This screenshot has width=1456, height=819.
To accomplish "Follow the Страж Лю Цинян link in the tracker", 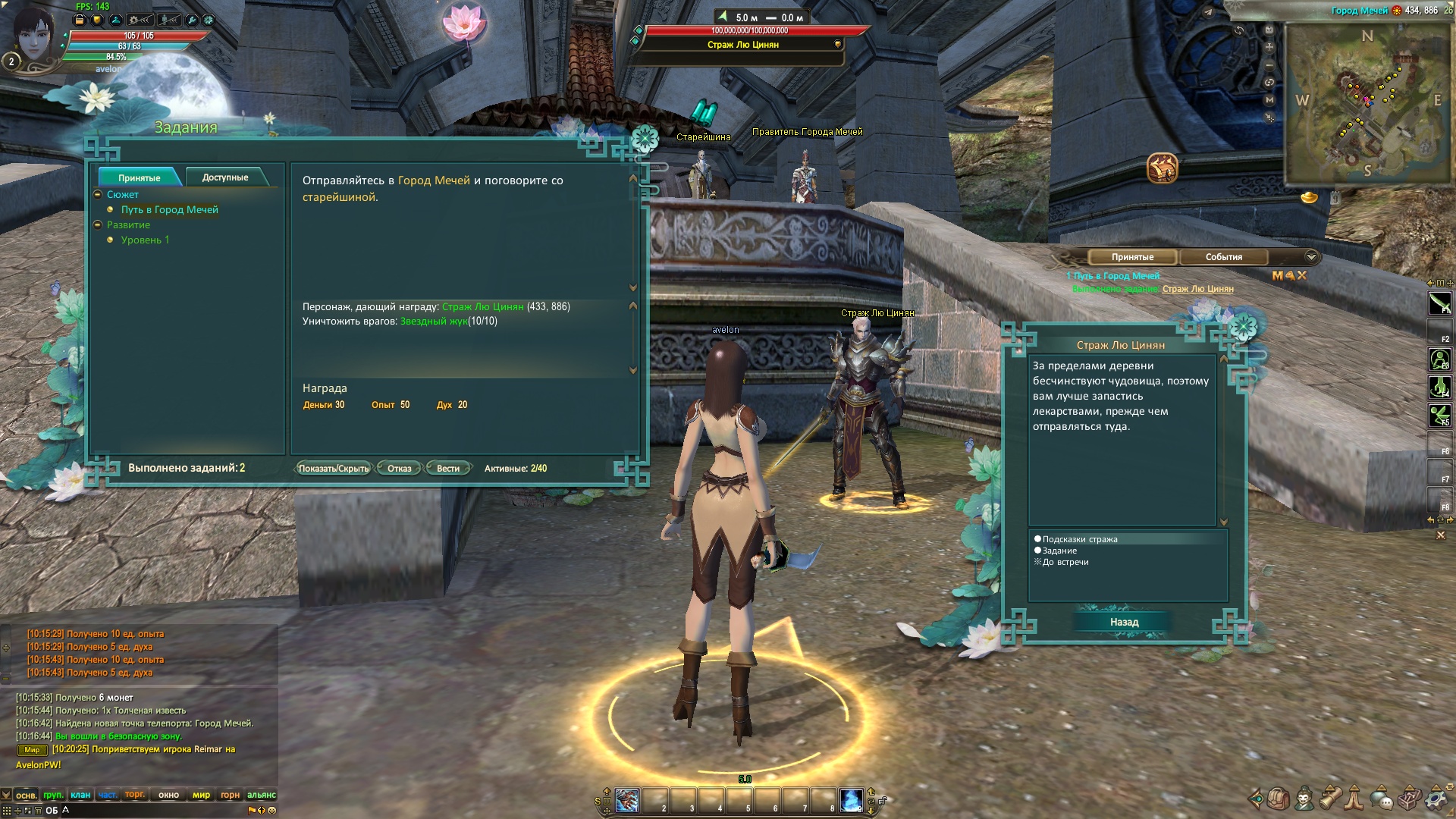I will point(1197,289).
